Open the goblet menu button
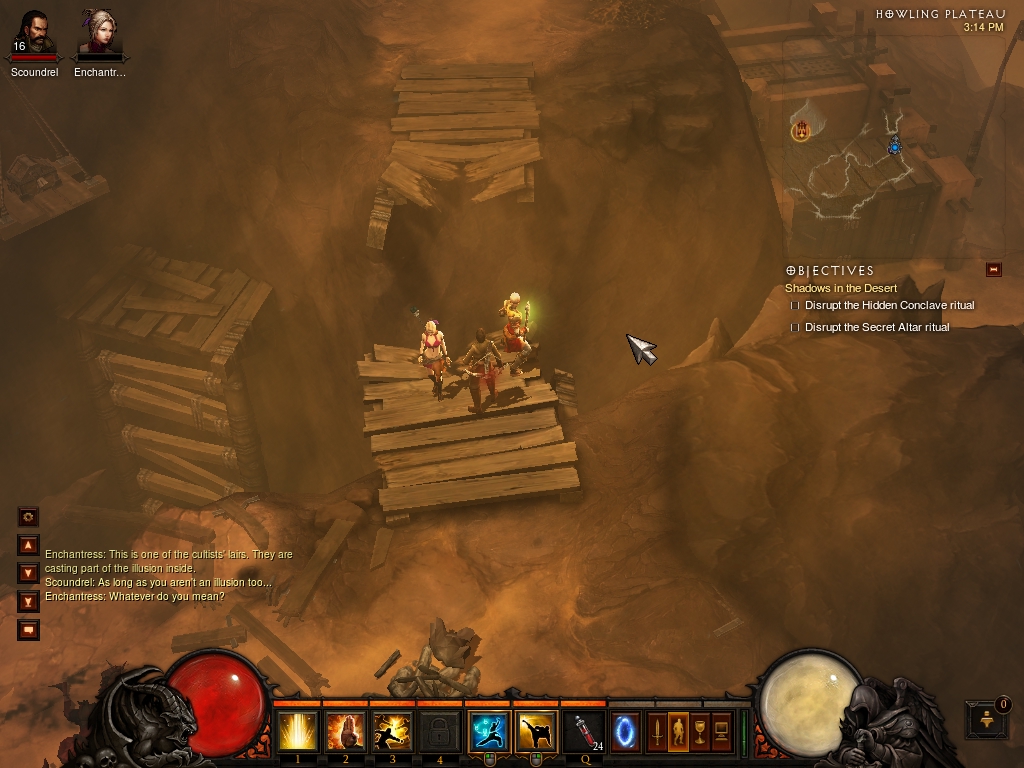1024x768 pixels. [x=700, y=732]
